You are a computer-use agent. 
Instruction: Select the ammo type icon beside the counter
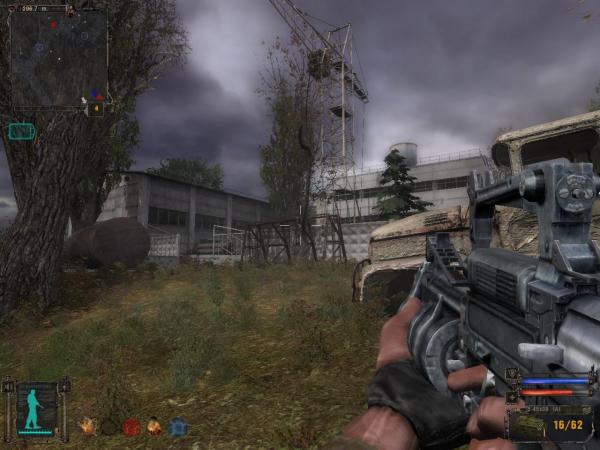pos(530,426)
